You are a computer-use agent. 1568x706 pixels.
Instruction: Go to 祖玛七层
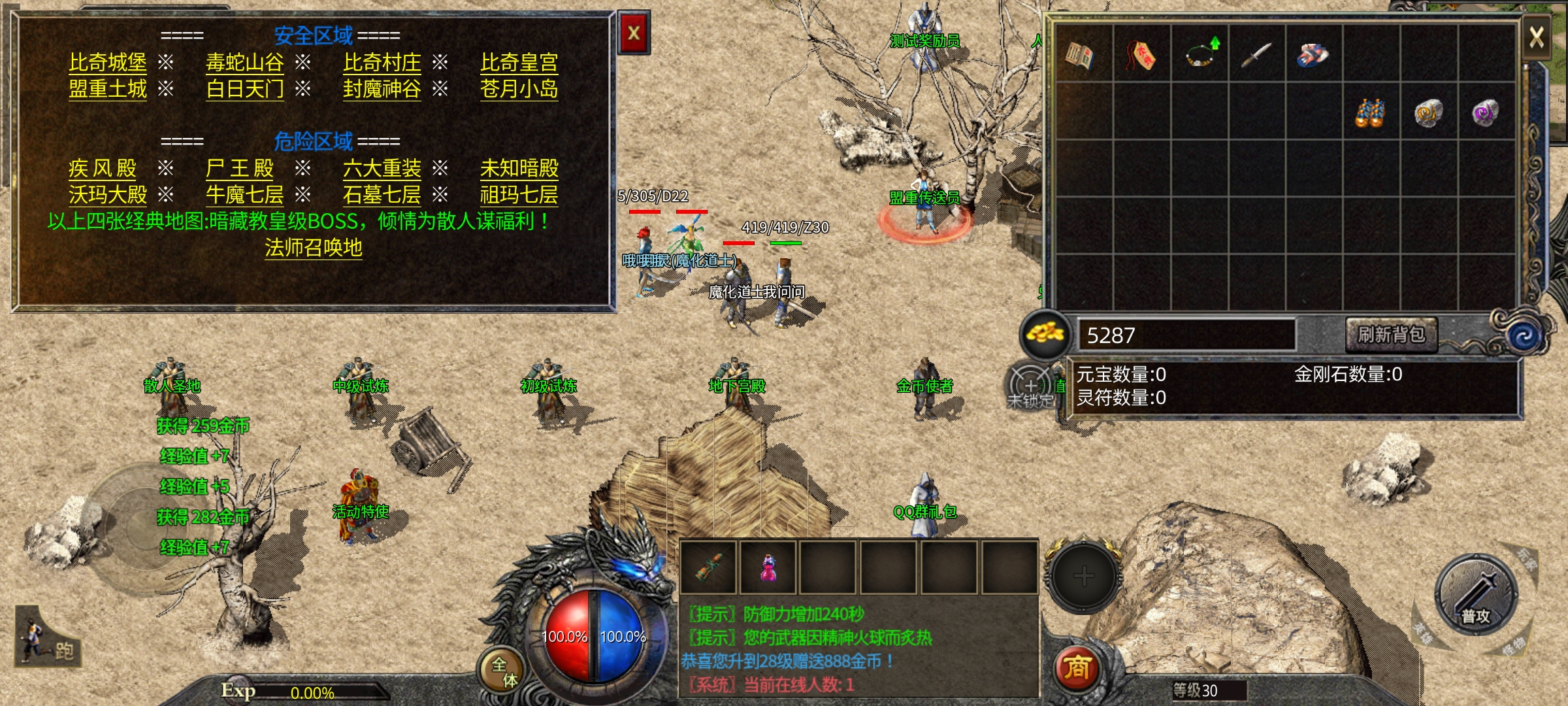coord(519,195)
